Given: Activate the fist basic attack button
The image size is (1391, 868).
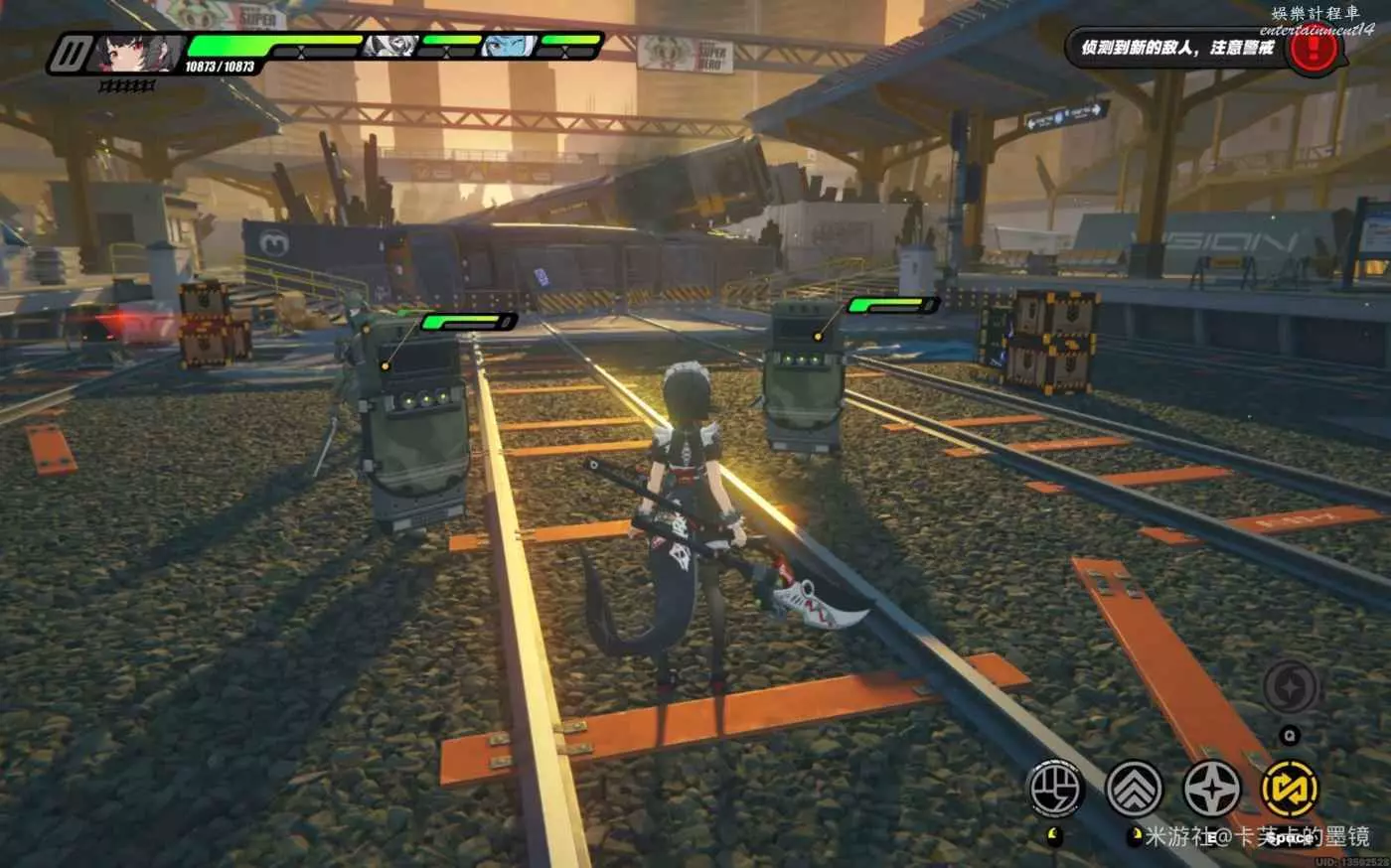Looking at the screenshot, I should pyautogui.click(x=1055, y=790).
